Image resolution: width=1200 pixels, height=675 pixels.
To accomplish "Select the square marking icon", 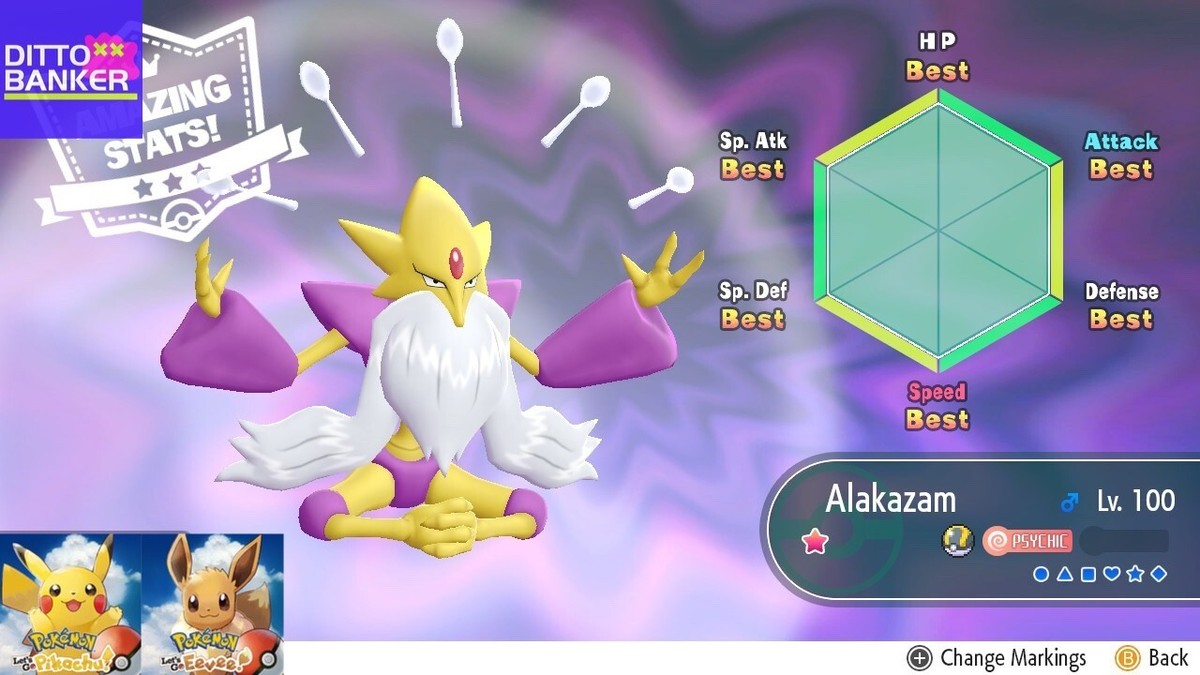I will (1088, 574).
